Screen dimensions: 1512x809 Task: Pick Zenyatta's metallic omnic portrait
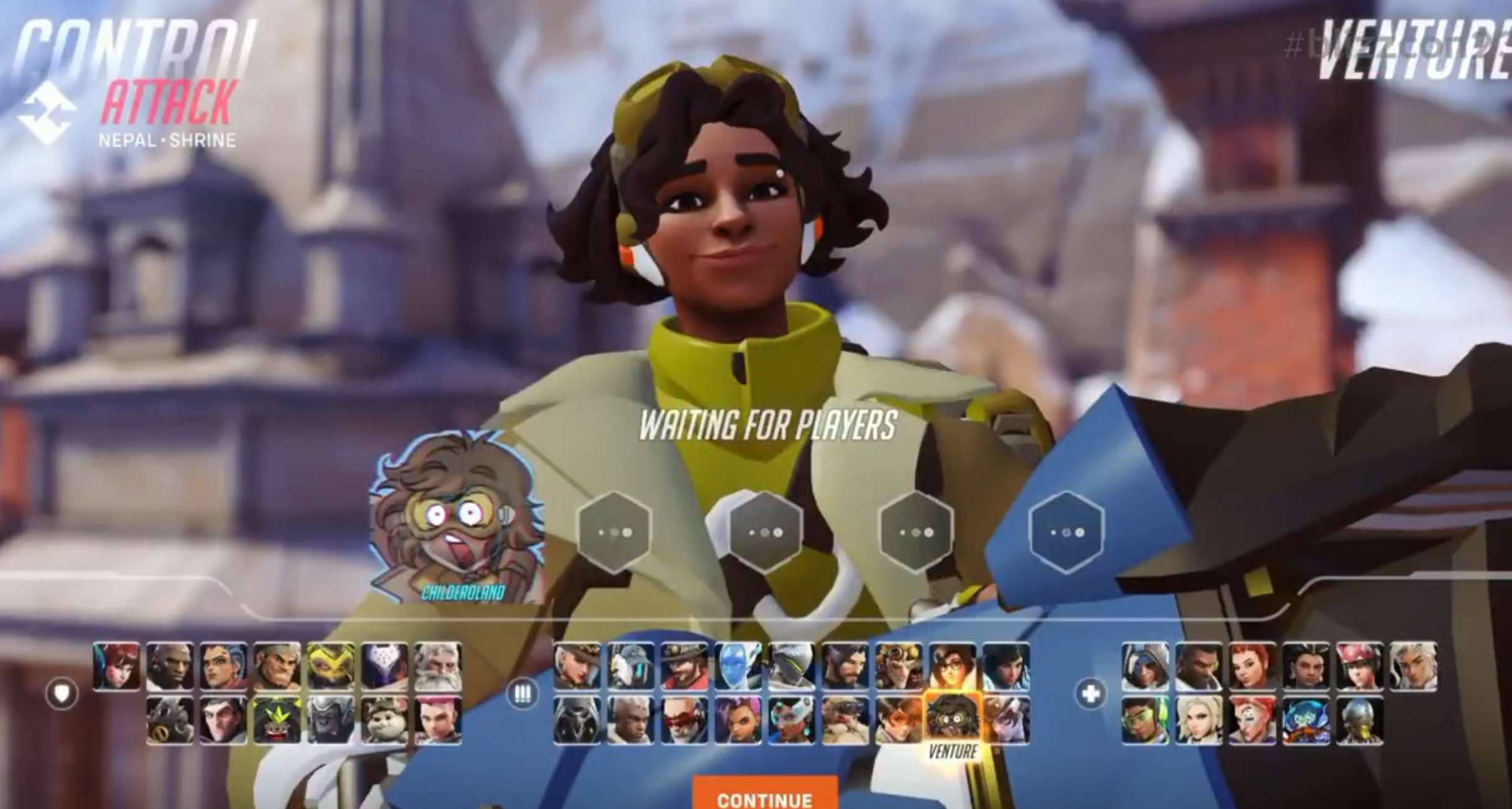pyautogui.click(x=1359, y=720)
